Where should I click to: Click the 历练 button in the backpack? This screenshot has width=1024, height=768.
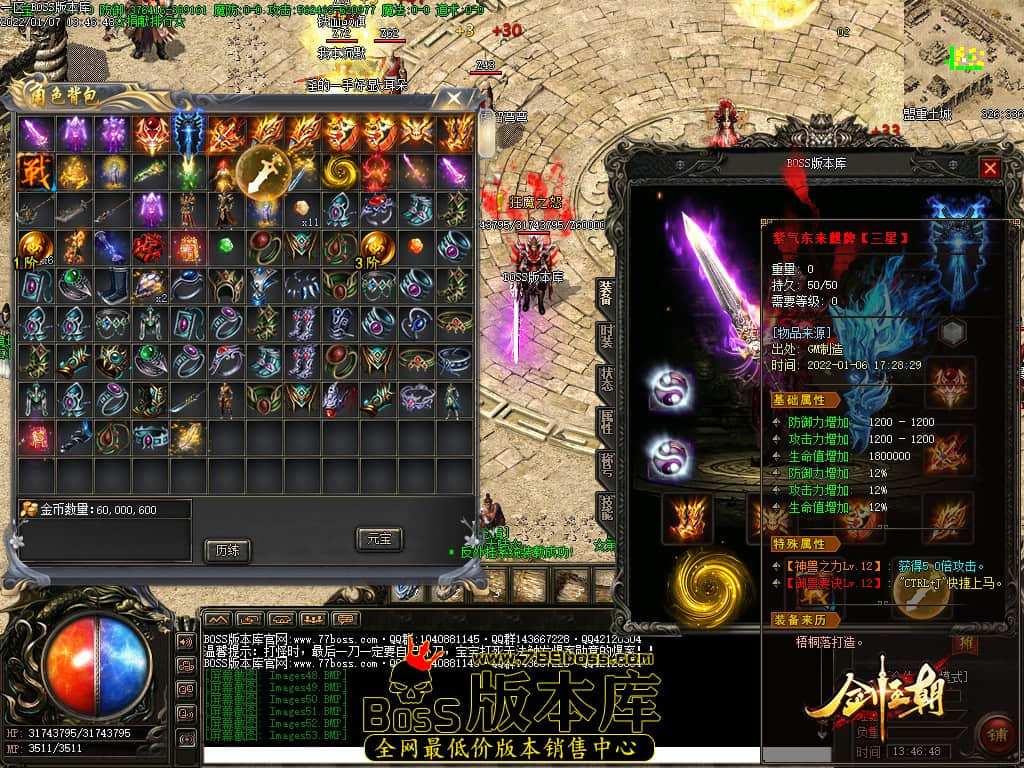(x=226, y=550)
